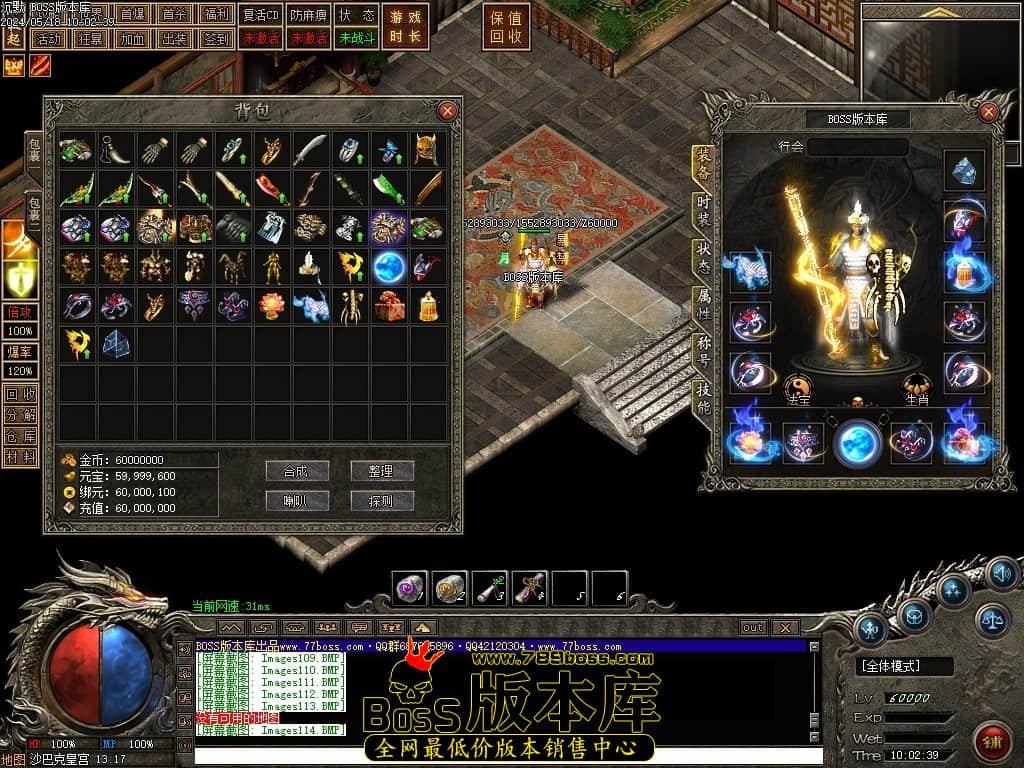Switch to the 时装 fashion tab
This screenshot has height=768, width=1024.
[x=704, y=211]
